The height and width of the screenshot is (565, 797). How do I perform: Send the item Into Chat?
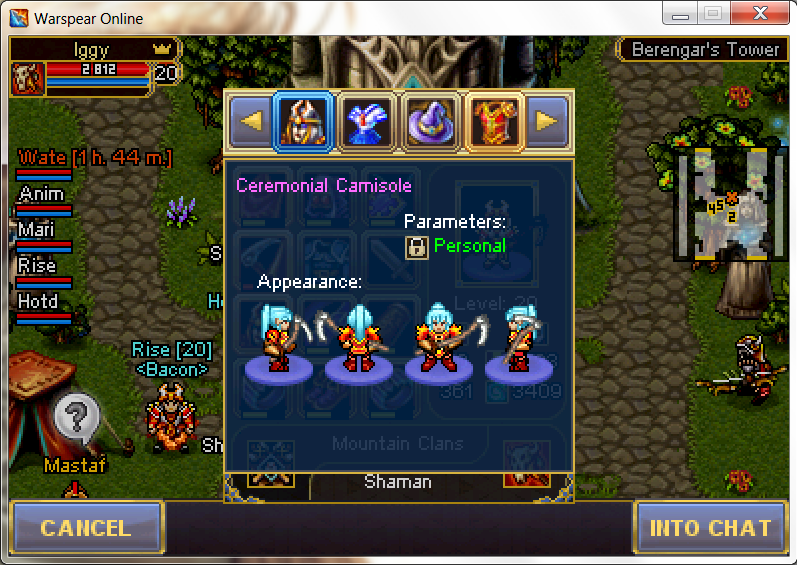pyautogui.click(x=710, y=528)
